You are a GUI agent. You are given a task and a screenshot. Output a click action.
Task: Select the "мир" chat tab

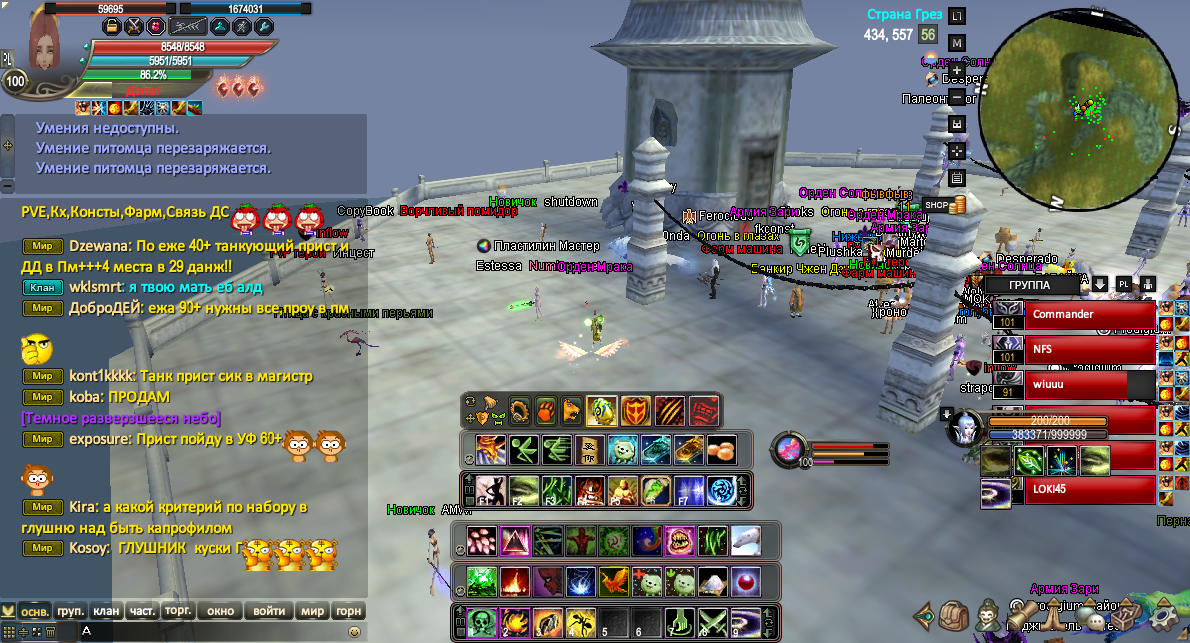point(312,611)
